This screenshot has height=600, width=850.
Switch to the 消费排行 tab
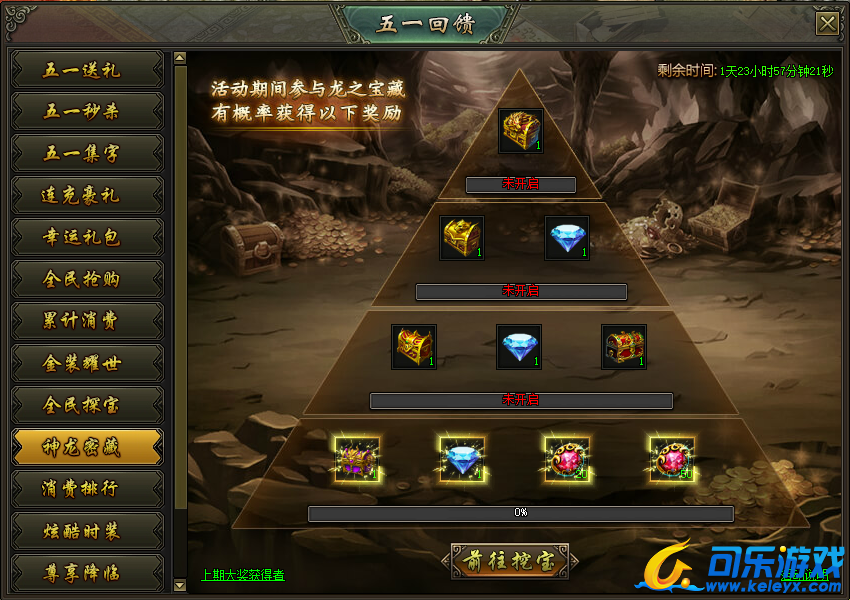point(87,489)
